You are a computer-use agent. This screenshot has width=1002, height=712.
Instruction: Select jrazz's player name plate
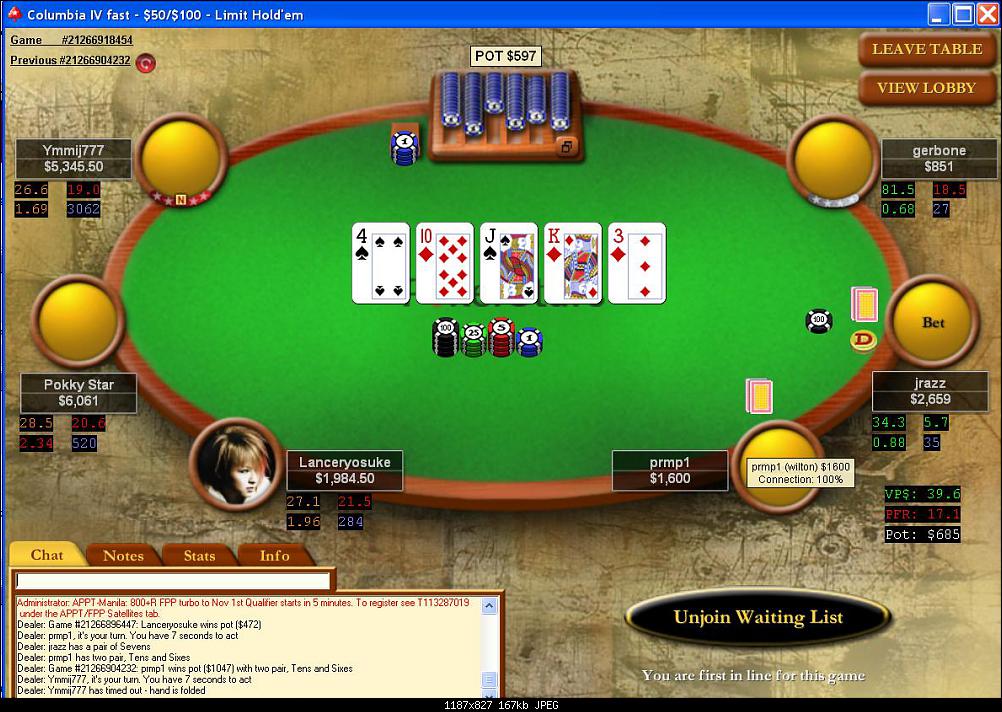929,391
